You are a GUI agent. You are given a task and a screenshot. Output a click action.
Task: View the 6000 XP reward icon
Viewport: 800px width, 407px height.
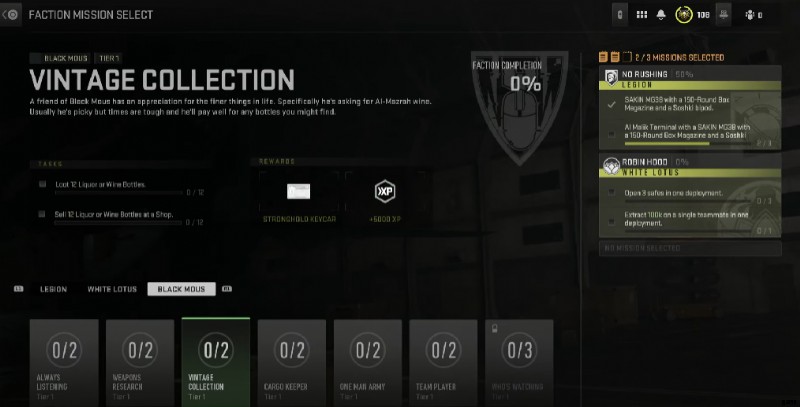click(x=384, y=191)
